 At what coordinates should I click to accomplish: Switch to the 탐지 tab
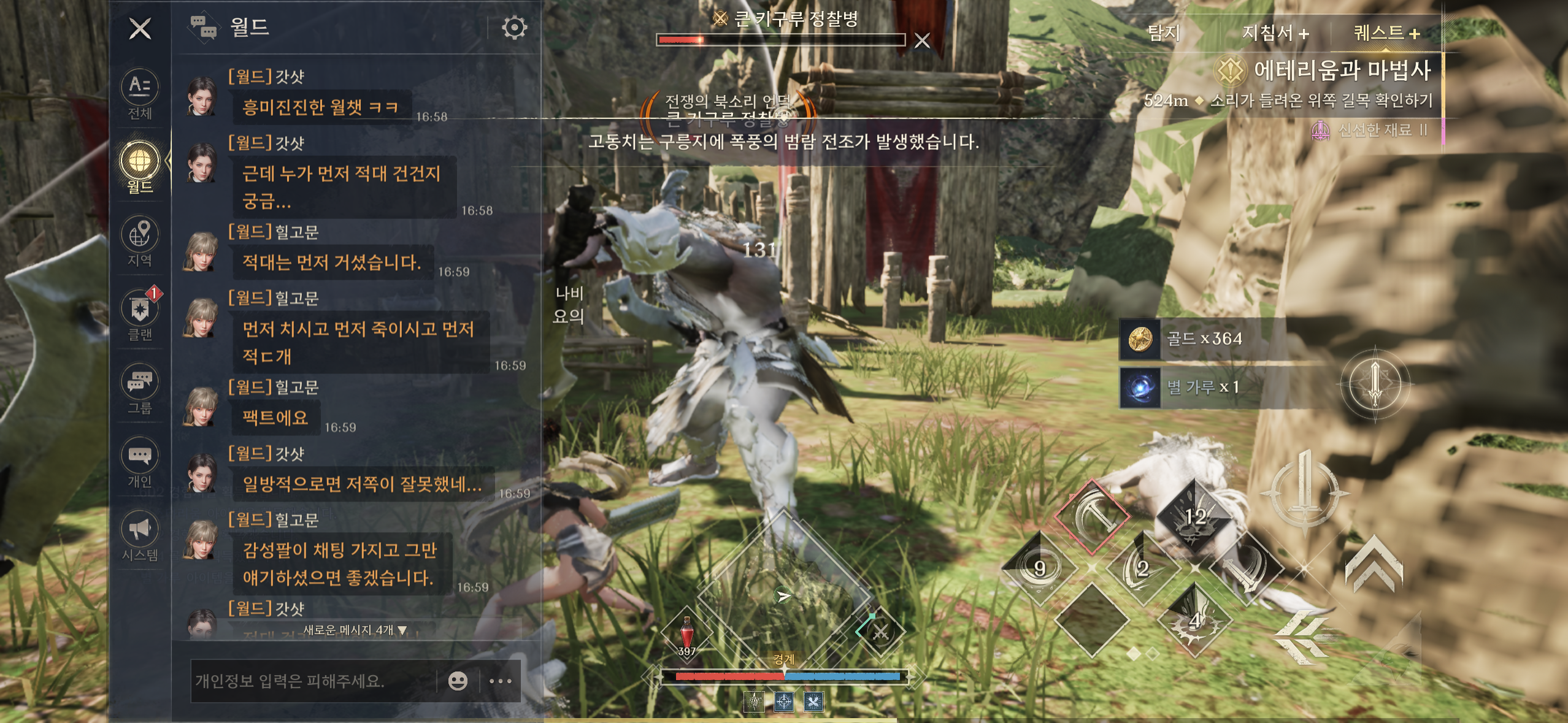pos(1163,33)
